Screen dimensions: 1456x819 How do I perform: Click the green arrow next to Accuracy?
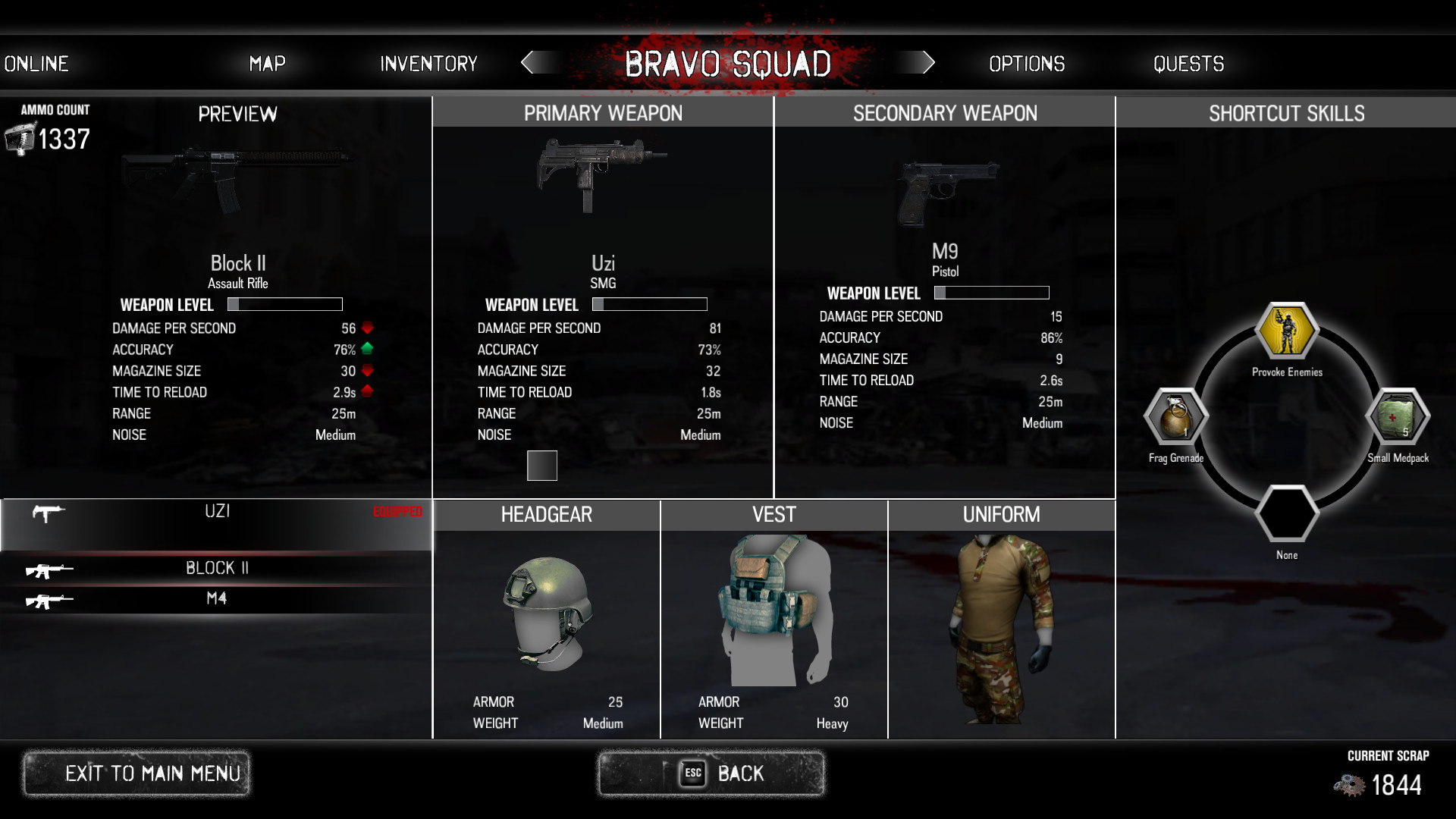point(367,350)
